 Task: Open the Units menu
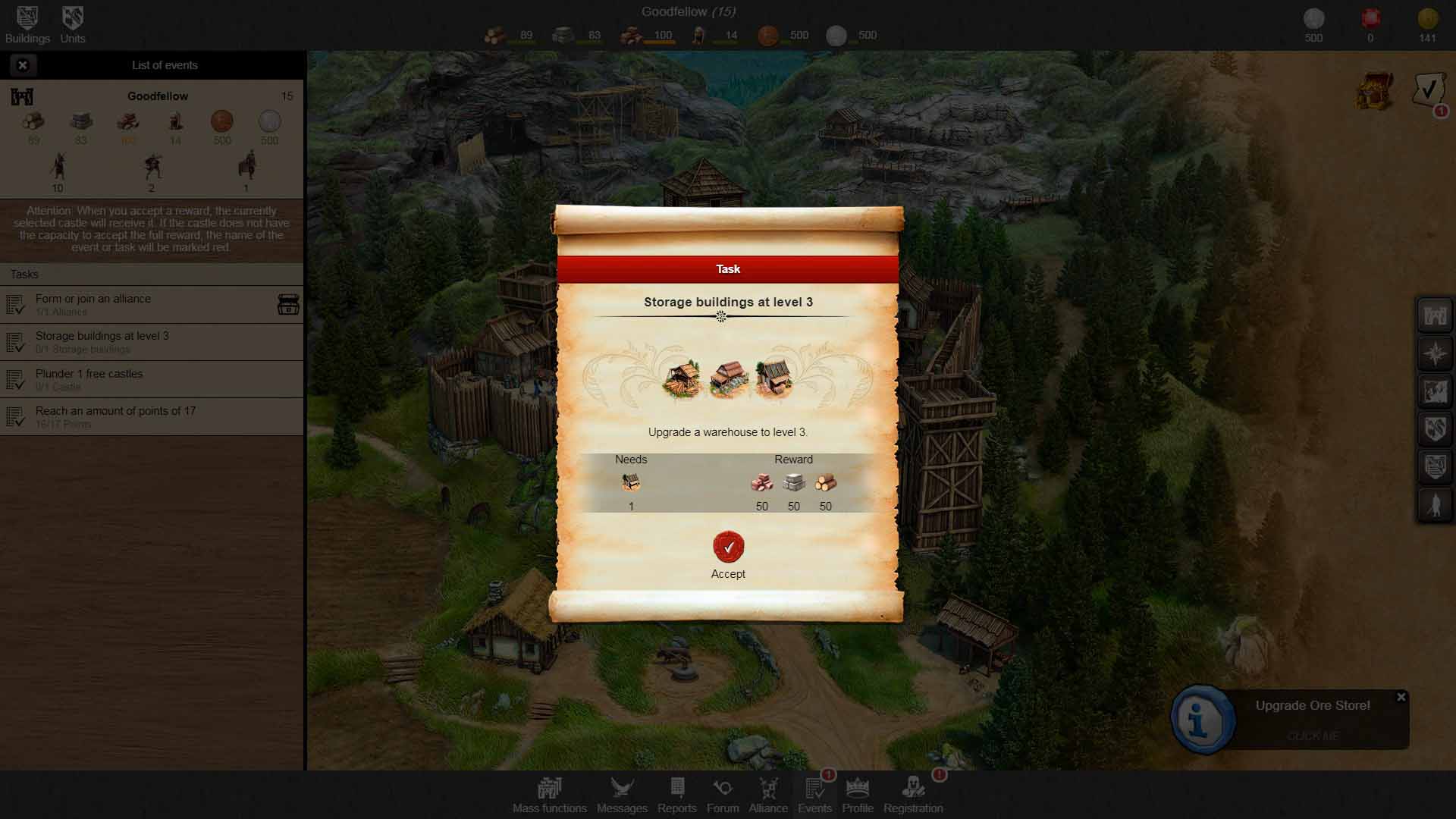(x=73, y=24)
